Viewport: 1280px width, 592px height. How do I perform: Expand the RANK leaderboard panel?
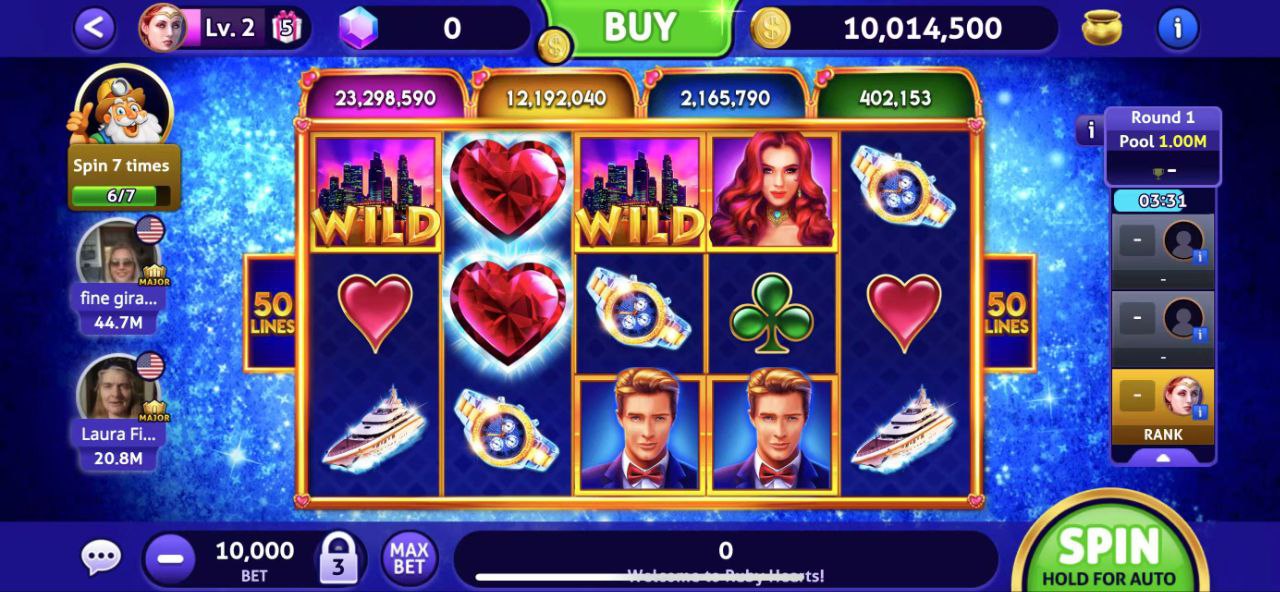coord(1163,456)
